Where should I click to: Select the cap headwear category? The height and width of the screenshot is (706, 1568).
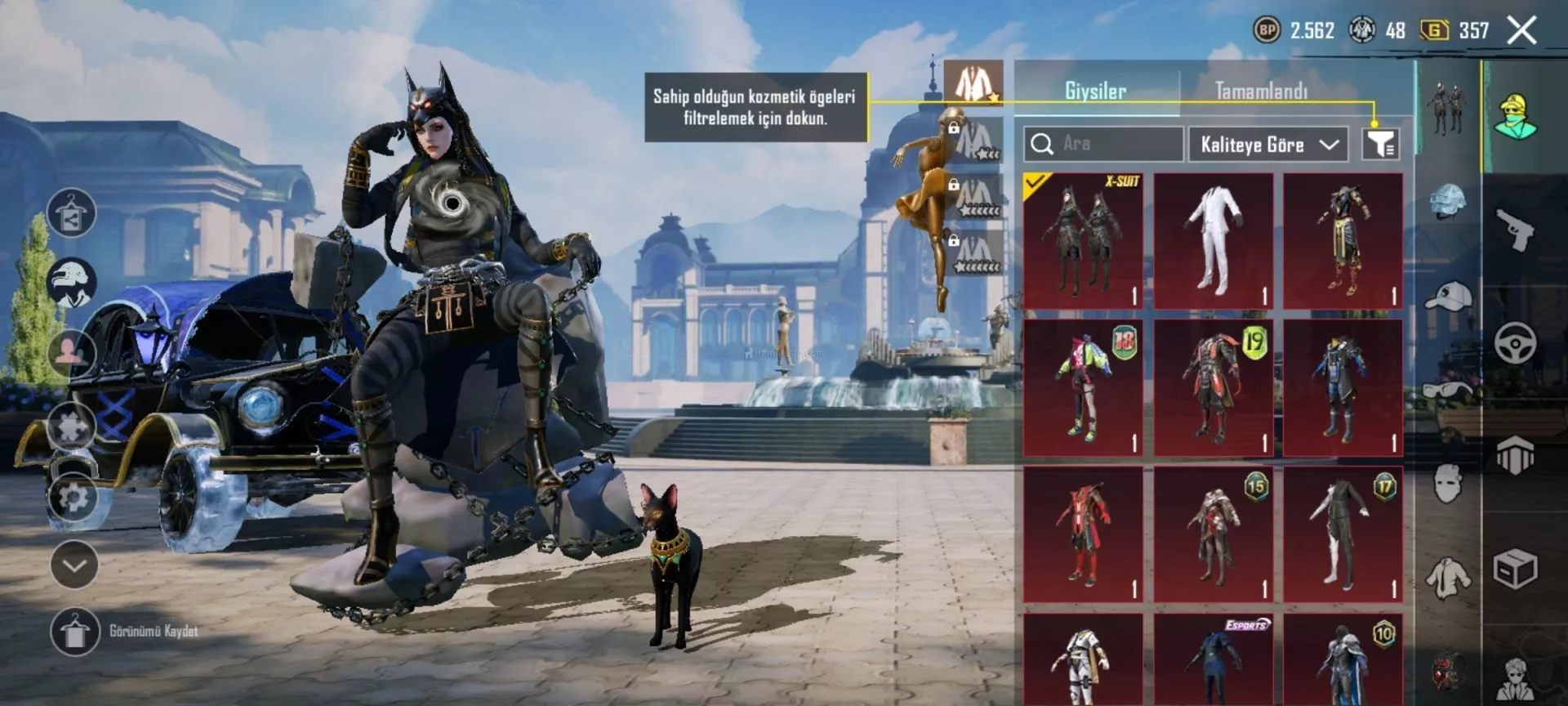1448,296
